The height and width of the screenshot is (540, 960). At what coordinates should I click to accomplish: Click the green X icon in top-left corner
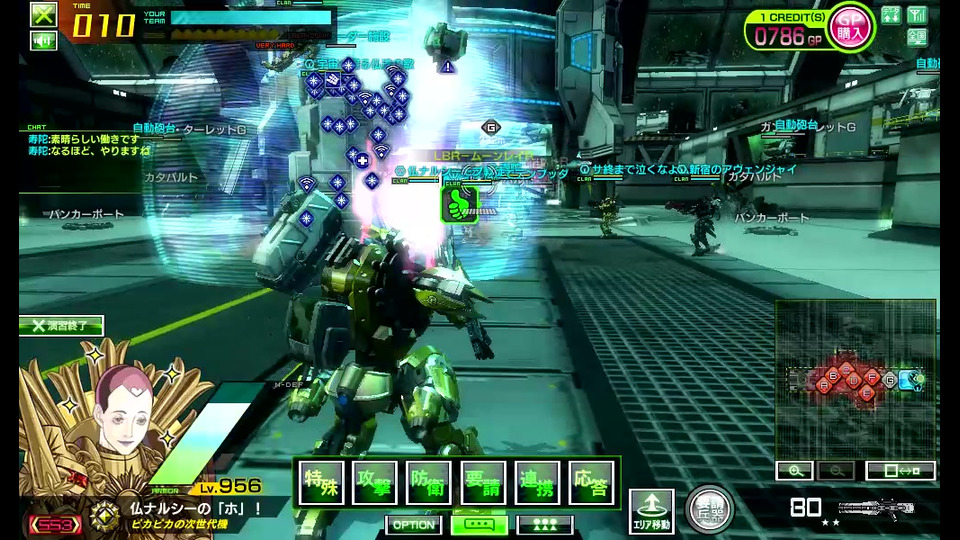(43, 14)
